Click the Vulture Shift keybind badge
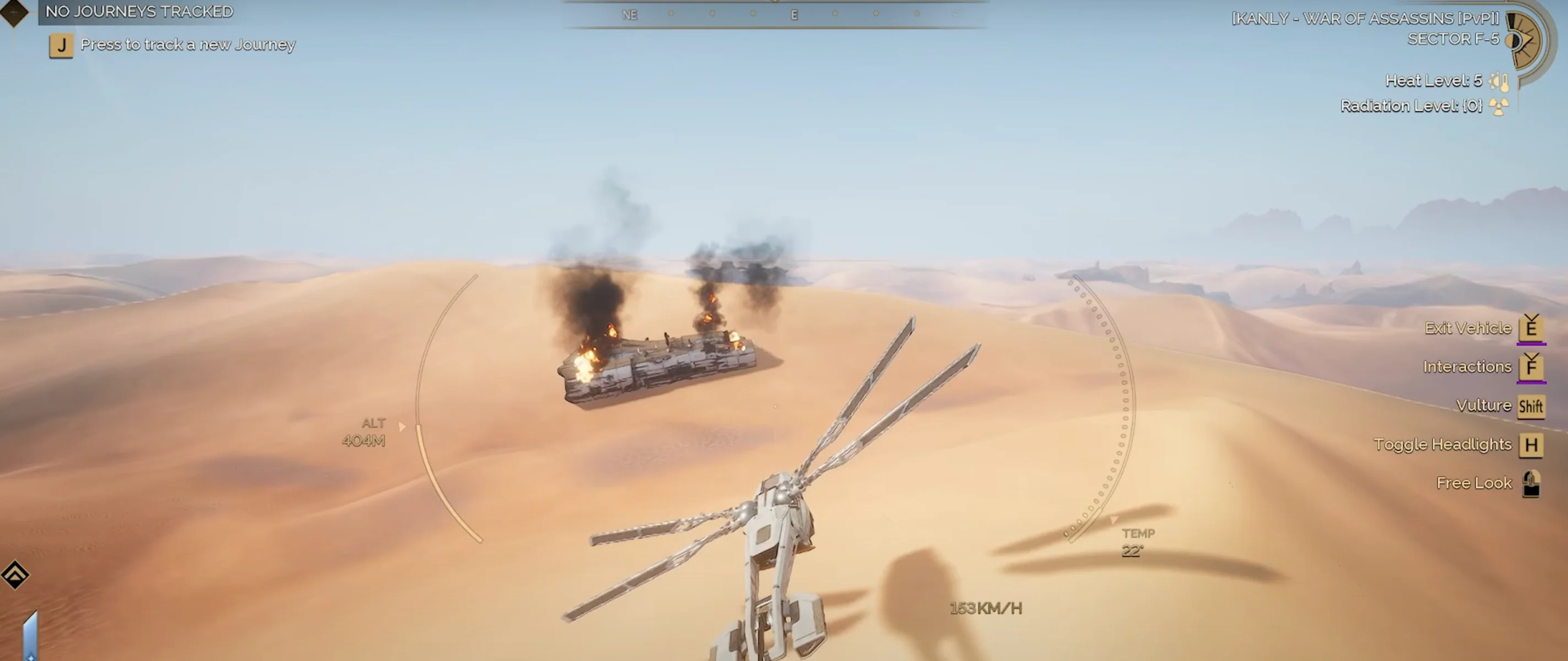 click(1531, 406)
